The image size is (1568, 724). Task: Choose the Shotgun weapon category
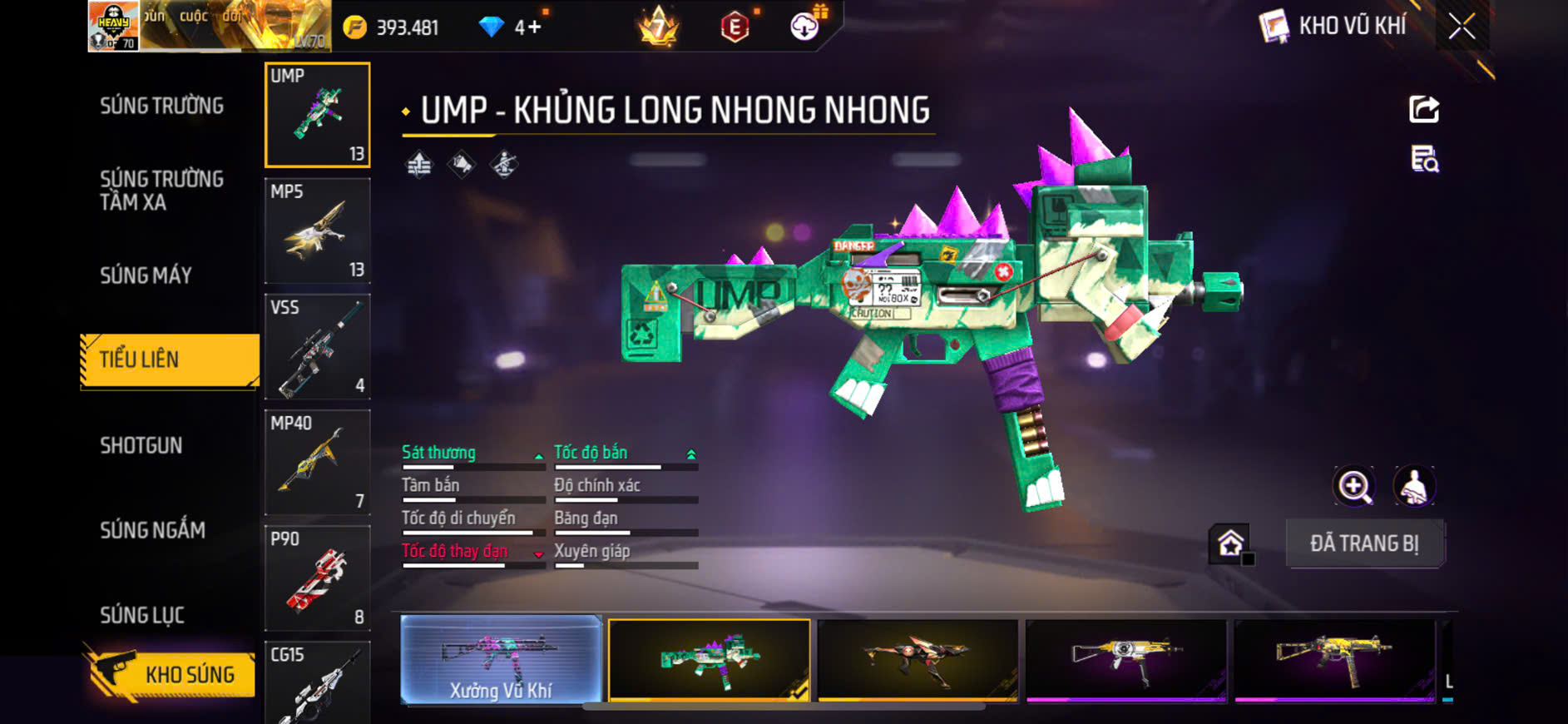click(x=141, y=445)
